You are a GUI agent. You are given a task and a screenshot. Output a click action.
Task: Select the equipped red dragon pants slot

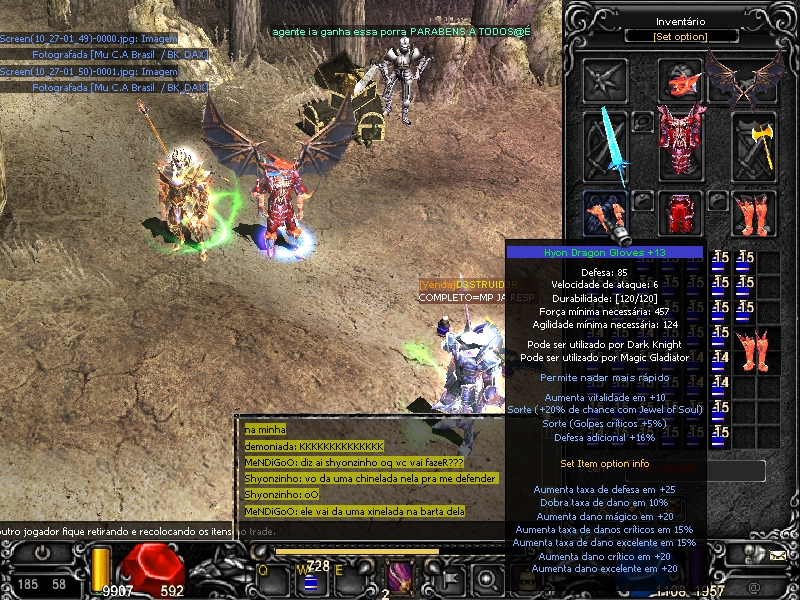coord(682,213)
